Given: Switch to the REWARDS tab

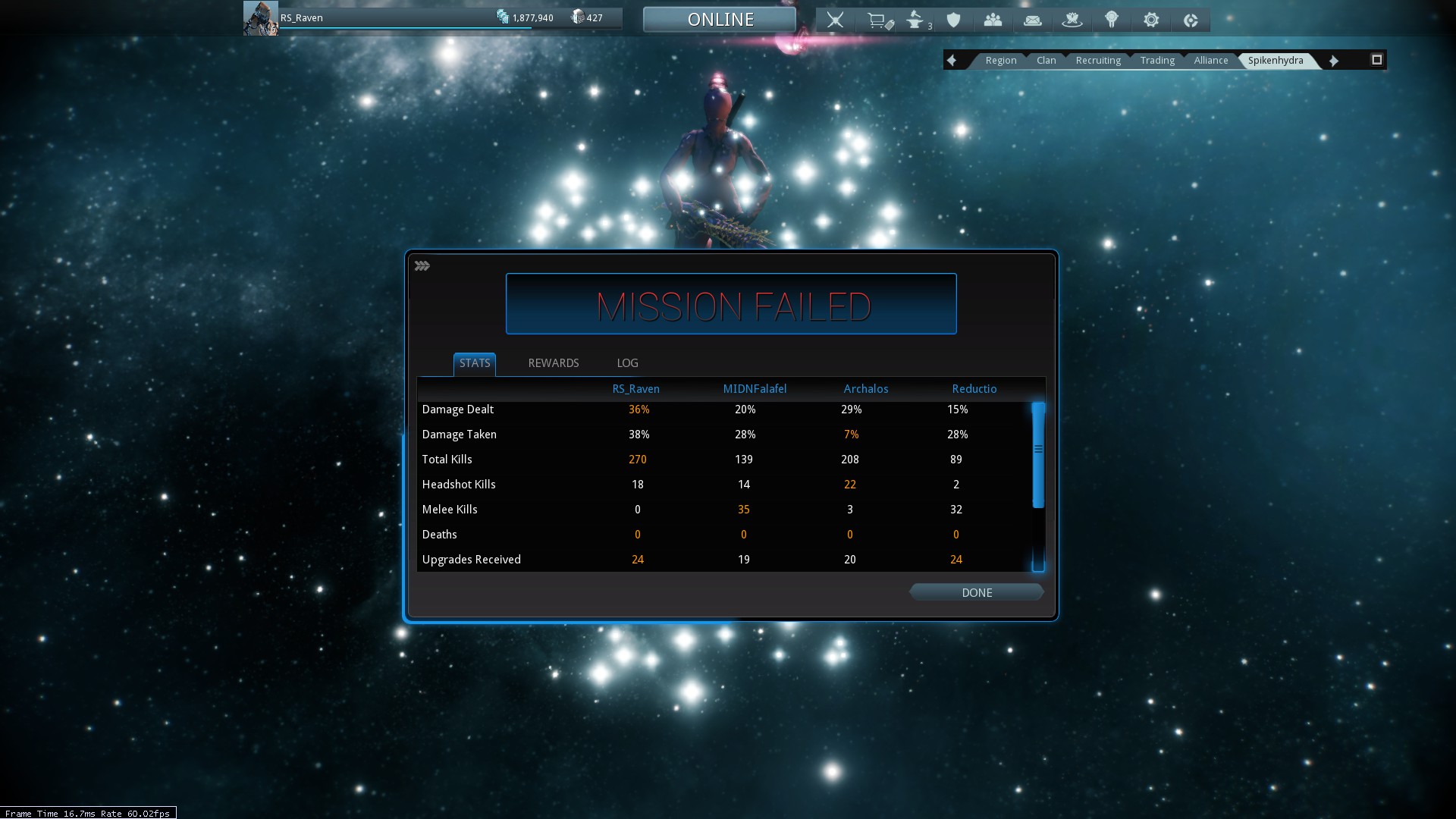Looking at the screenshot, I should pyautogui.click(x=553, y=363).
